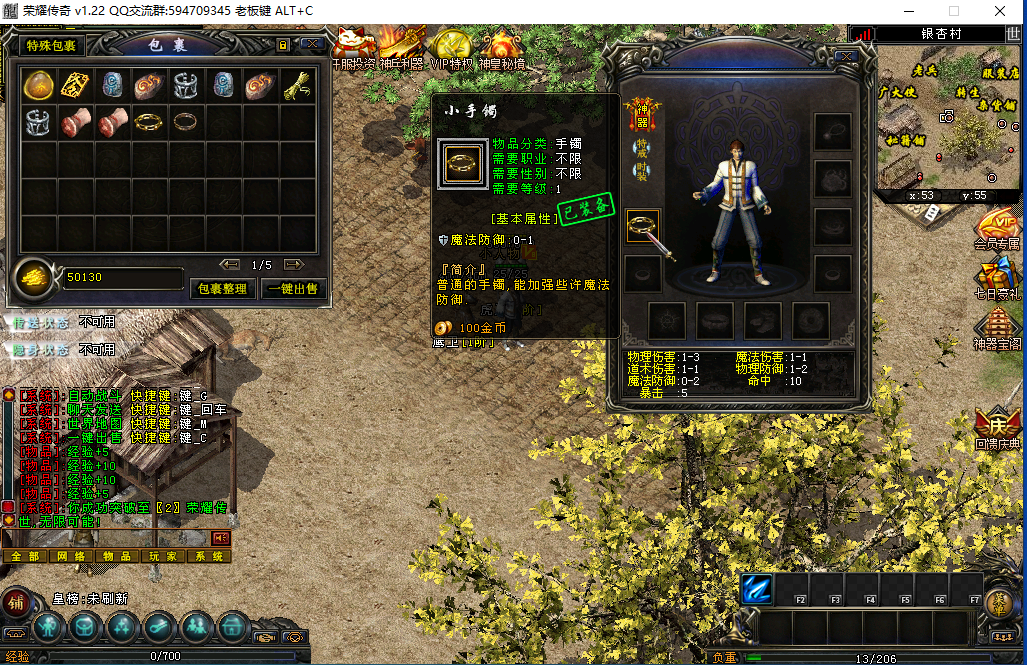This screenshot has height=665, width=1027.
Task: Click the 包裹整理 sort button
Action: pos(222,288)
